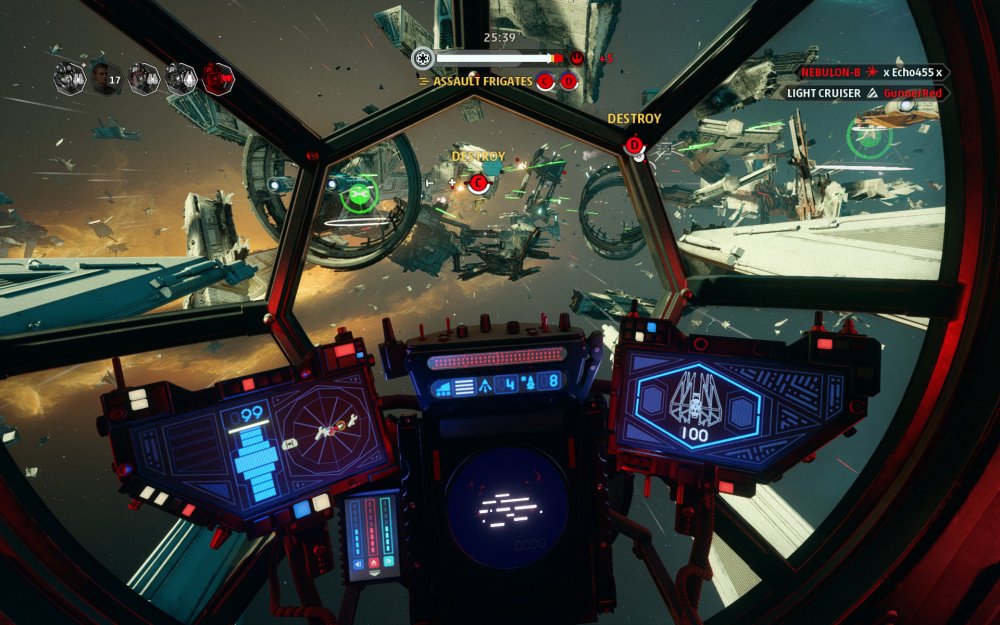Click the Nebulon-B Echo455 kill feed entry

(872, 72)
